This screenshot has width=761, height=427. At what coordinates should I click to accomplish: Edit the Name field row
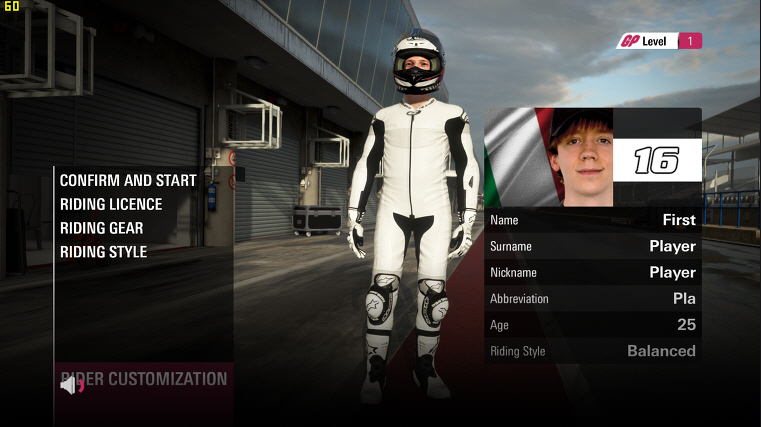point(592,220)
